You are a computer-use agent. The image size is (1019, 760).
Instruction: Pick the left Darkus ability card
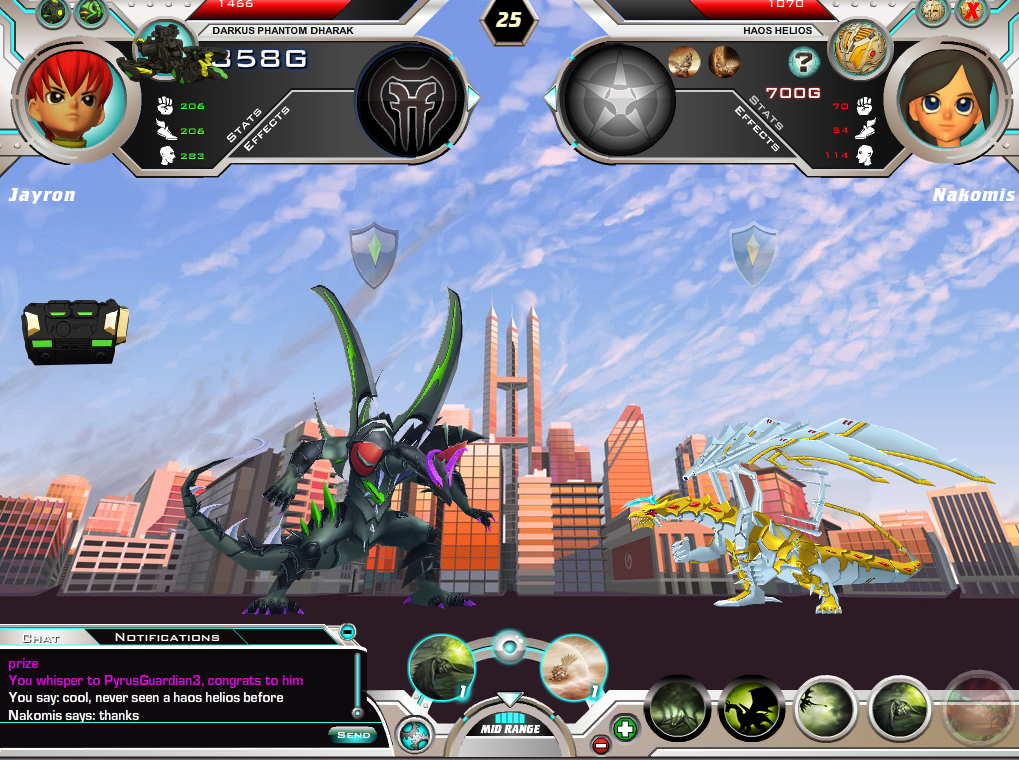[441, 668]
